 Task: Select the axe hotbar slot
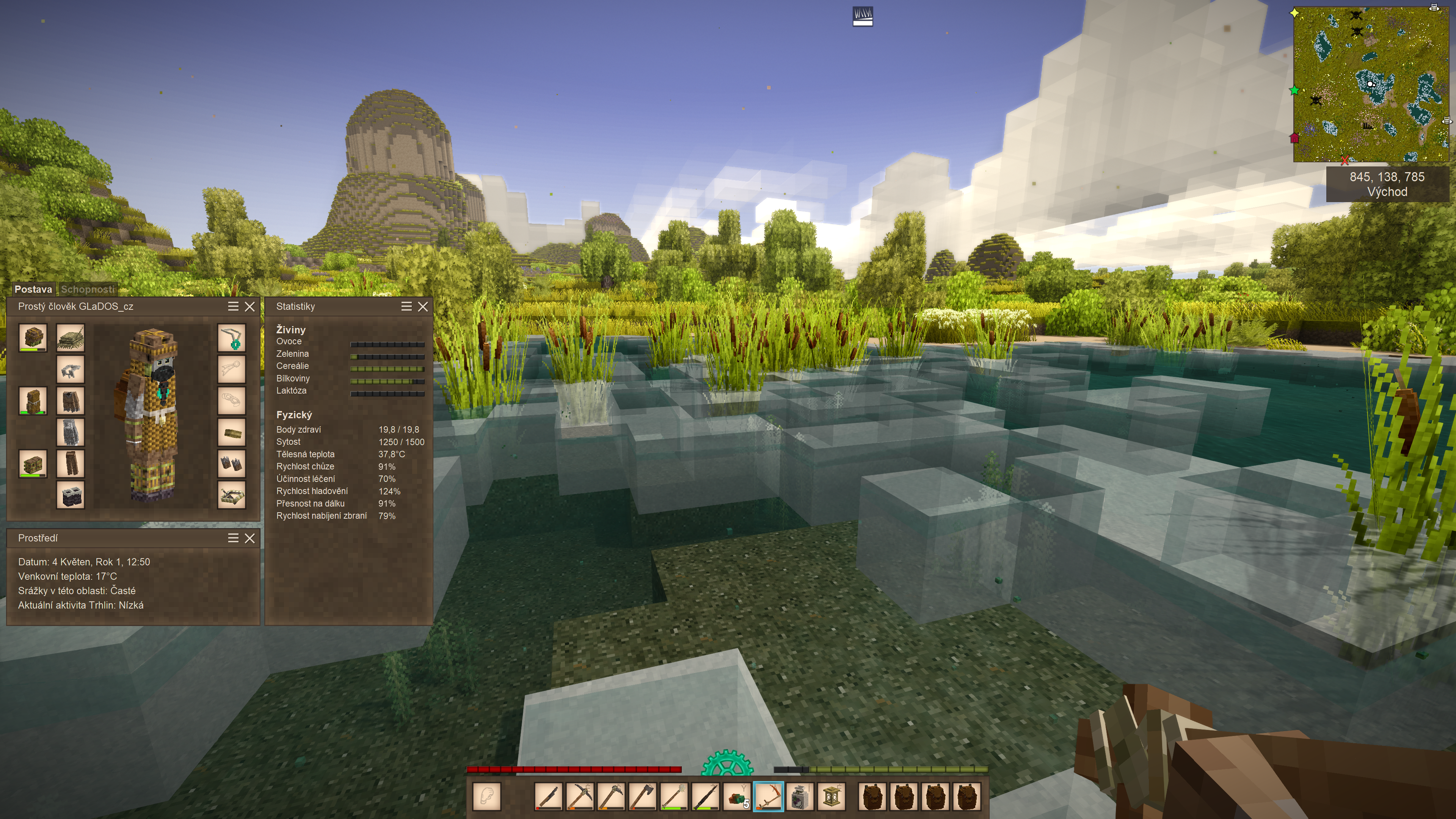click(x=643, y=796)
